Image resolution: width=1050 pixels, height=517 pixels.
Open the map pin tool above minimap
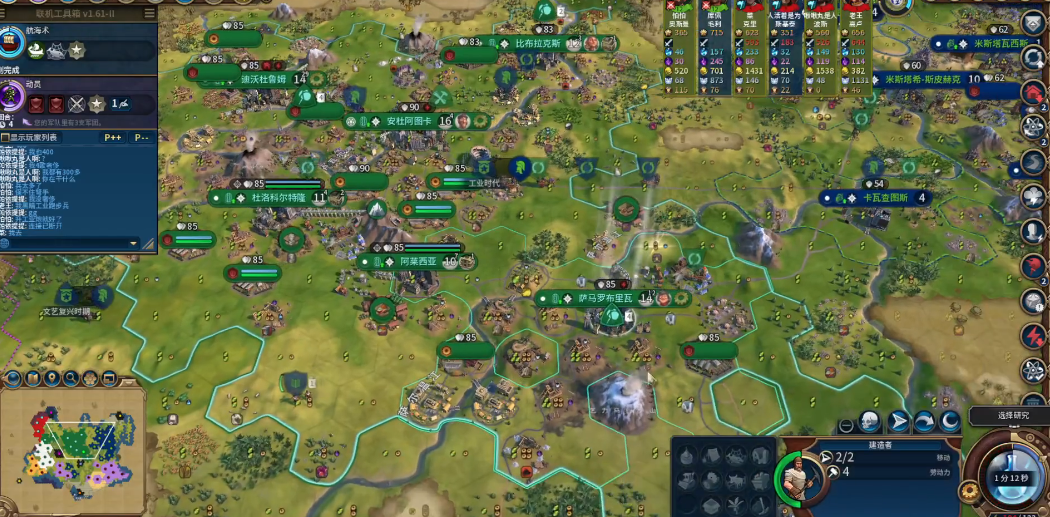[x=51, y=378]
